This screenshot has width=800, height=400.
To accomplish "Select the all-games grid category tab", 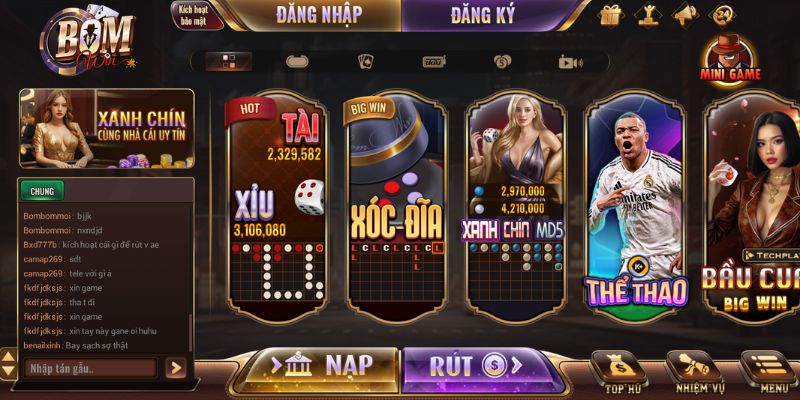I will pyautogui.click(x=229, y=62).
